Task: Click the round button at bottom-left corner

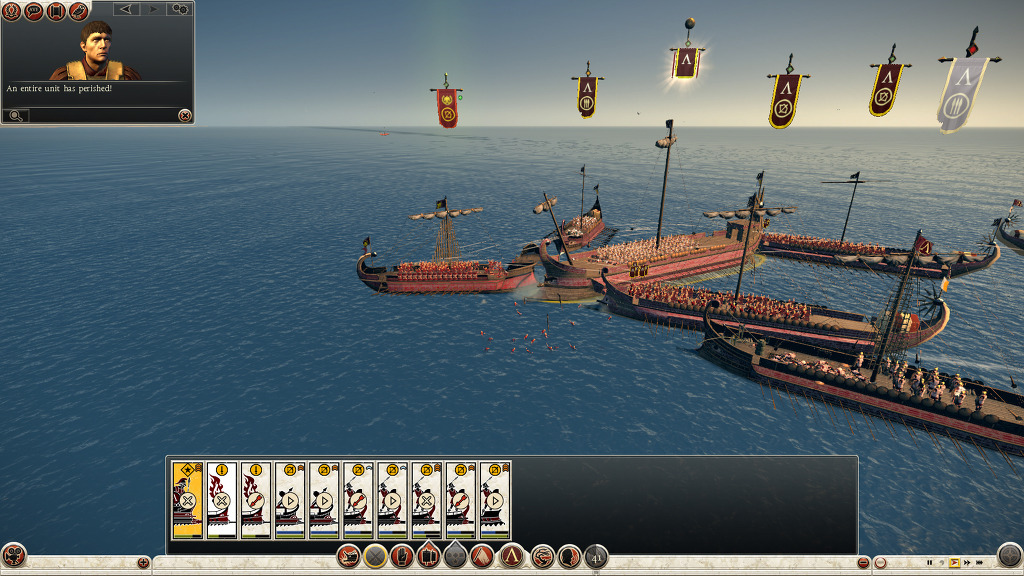Action: [x=13, y=555]
